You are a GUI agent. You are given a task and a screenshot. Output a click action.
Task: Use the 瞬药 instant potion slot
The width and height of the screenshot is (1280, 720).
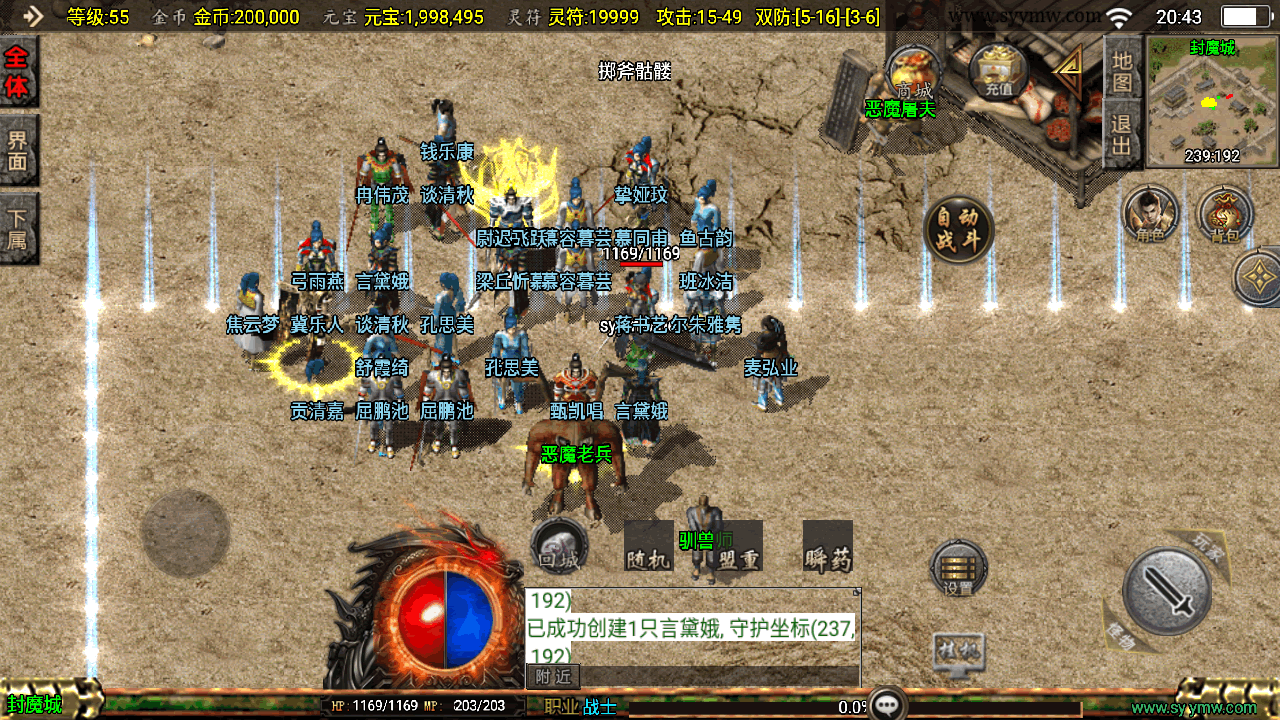pos(827,547)
